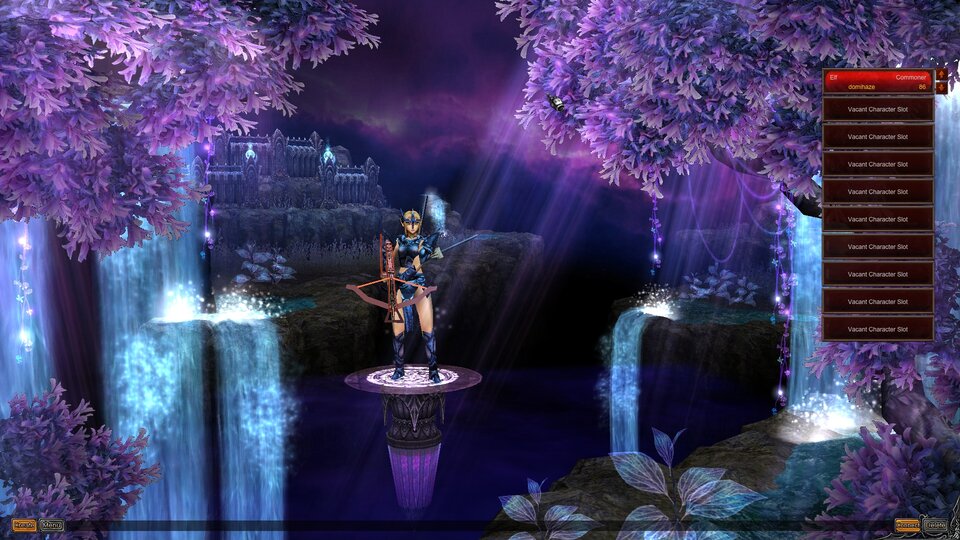Image resolution: width=960 pixels, height=540 pixels.
Task: Click the orange button in the bottom-right pair
Action: 907,525
